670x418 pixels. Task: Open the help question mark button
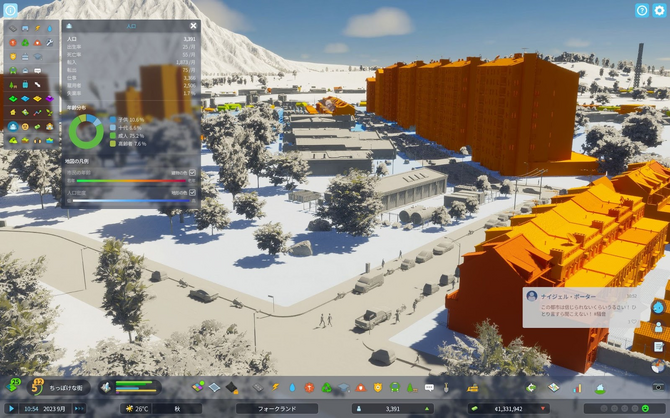[642, 10]
